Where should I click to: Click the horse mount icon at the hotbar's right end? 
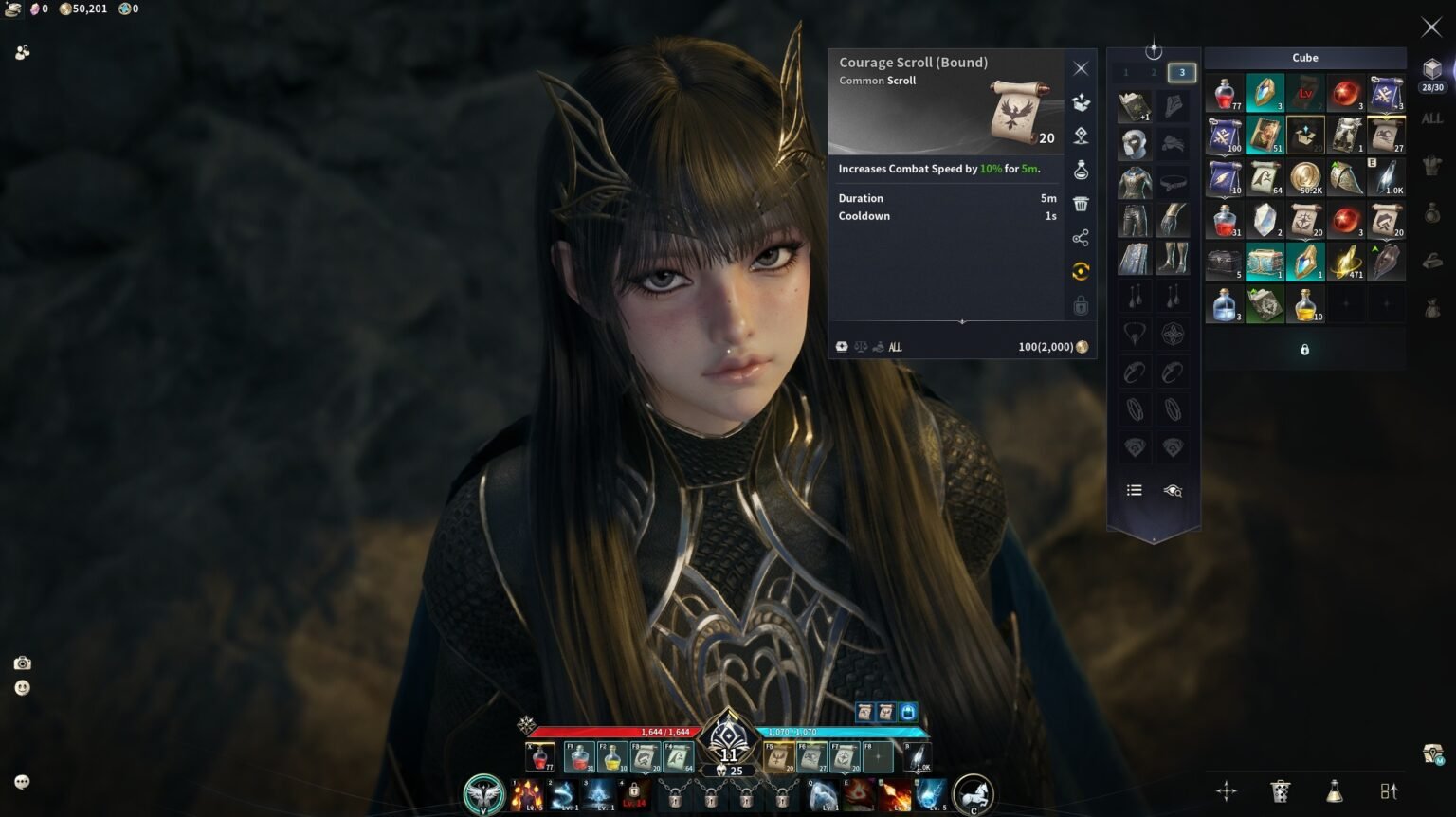(973, 794)
